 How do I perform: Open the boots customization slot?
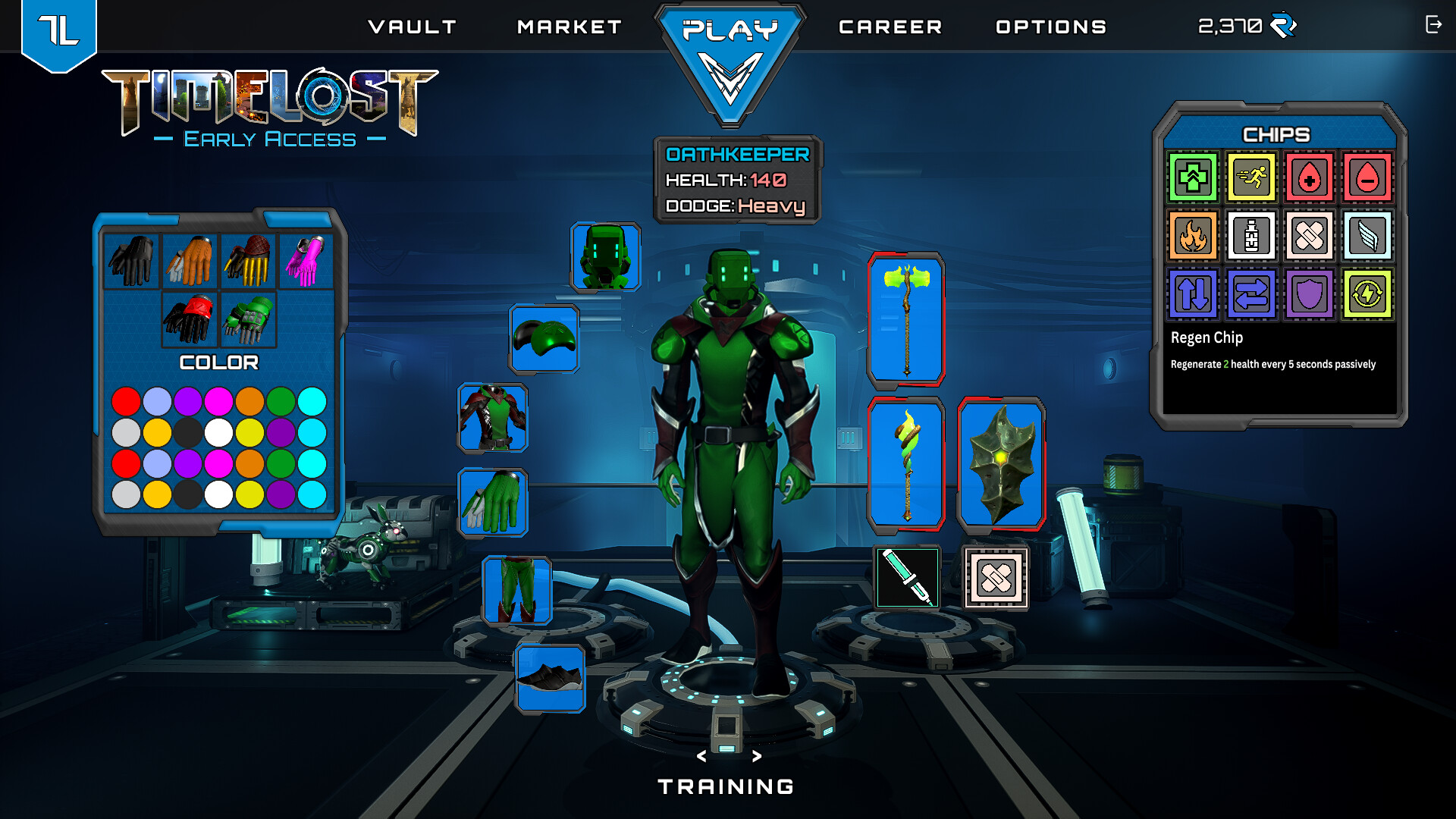click(550, 679)
